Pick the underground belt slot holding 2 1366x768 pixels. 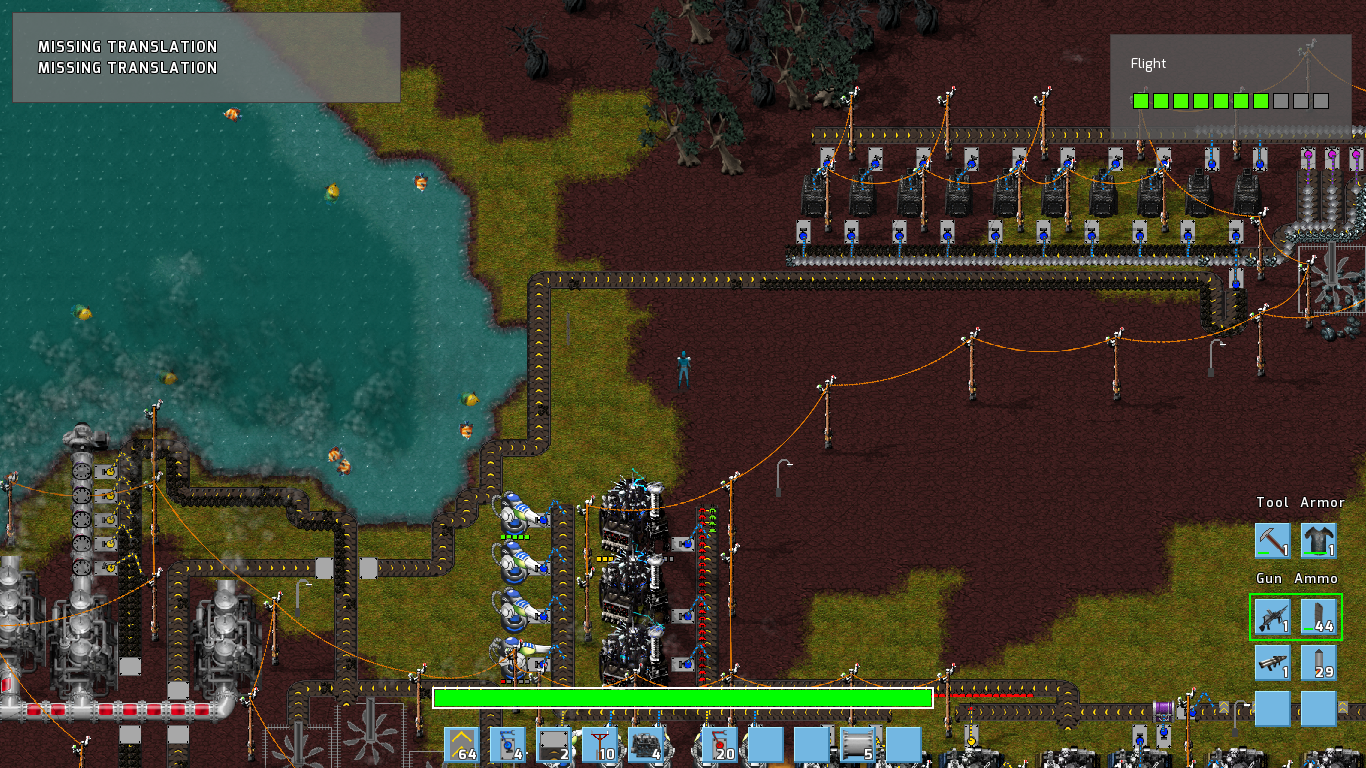click(x=554, y=744)
